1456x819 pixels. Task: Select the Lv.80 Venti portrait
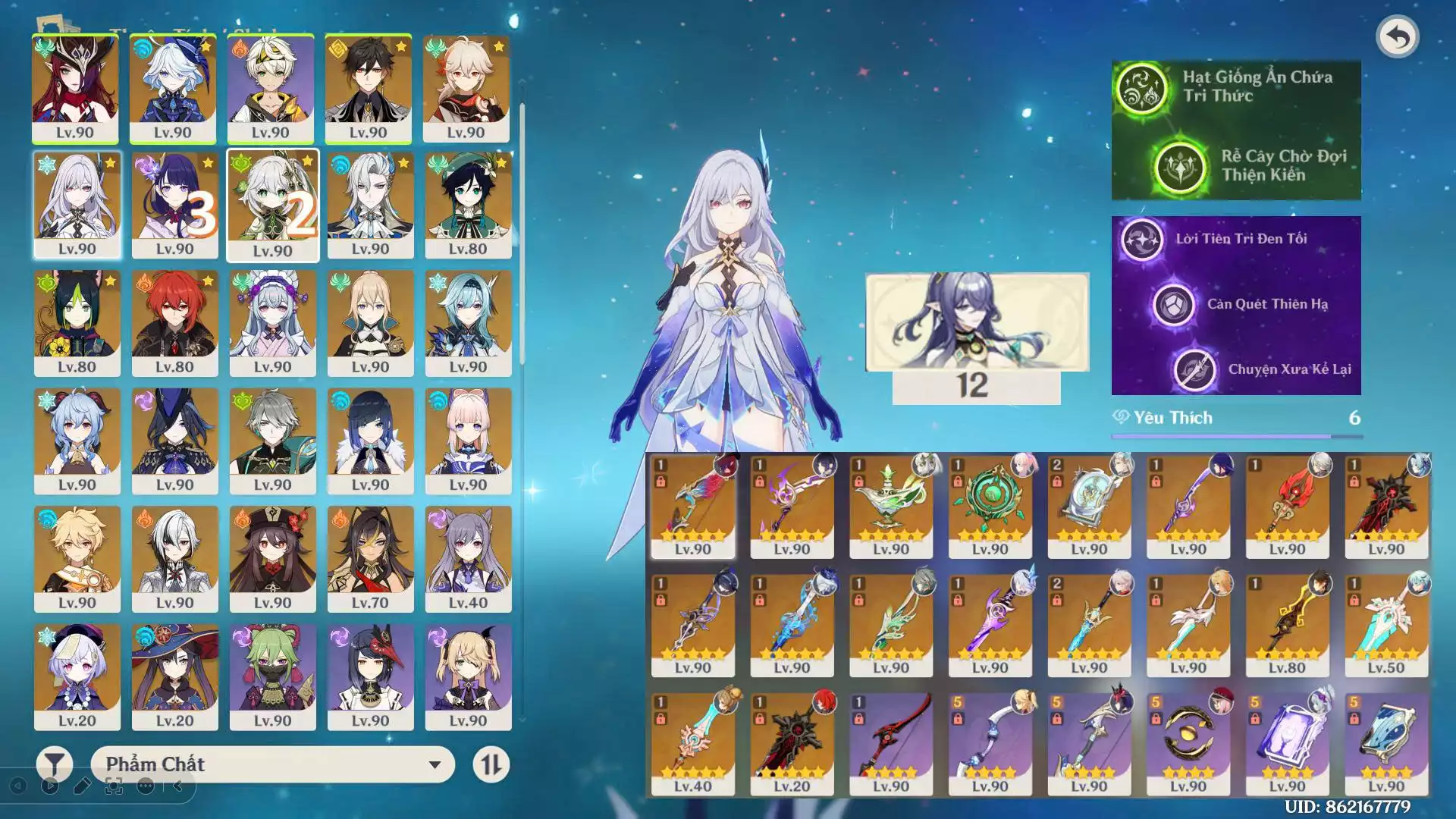point(468,205)
